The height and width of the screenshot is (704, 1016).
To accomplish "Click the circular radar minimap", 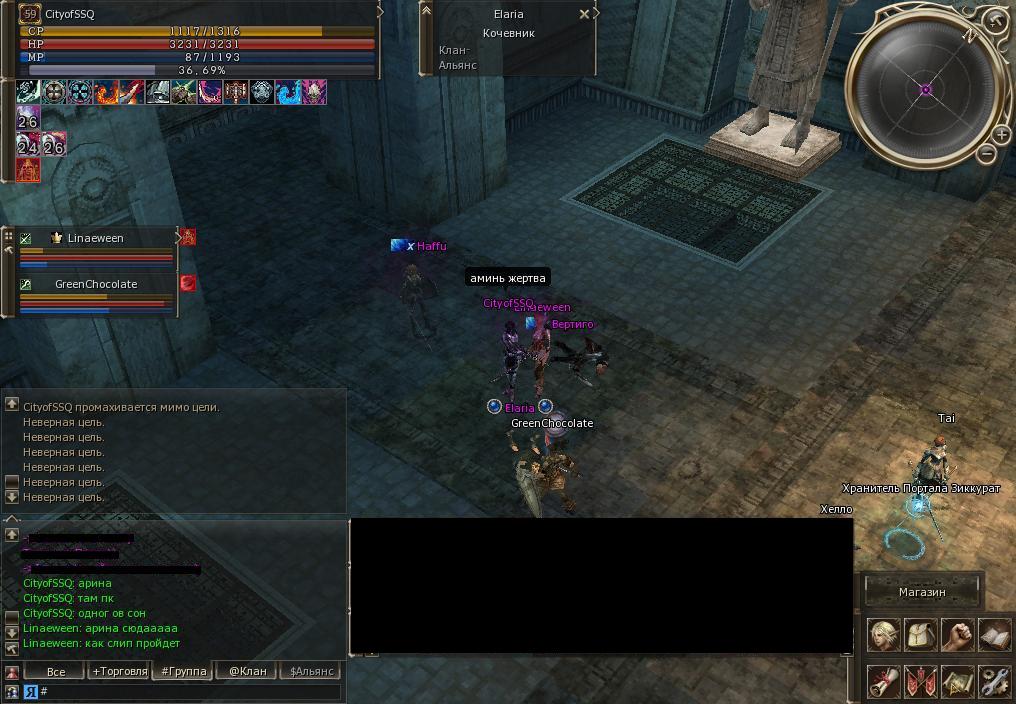I will [925, 90].
